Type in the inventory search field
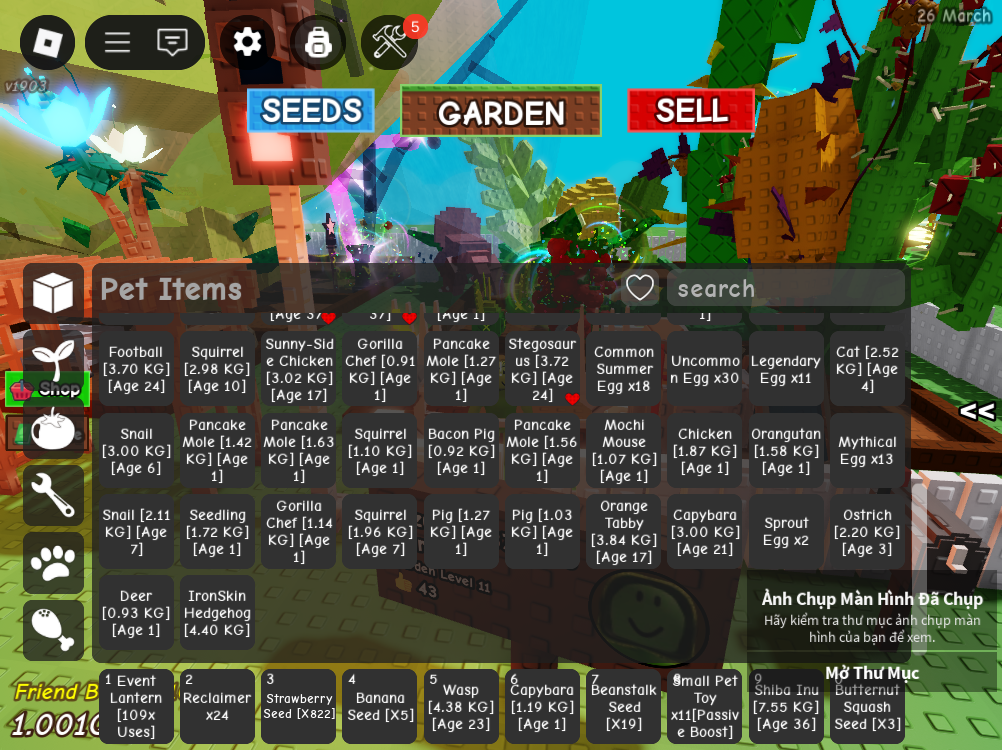This screenshot has height=750, width=1002. click(785, 289)
